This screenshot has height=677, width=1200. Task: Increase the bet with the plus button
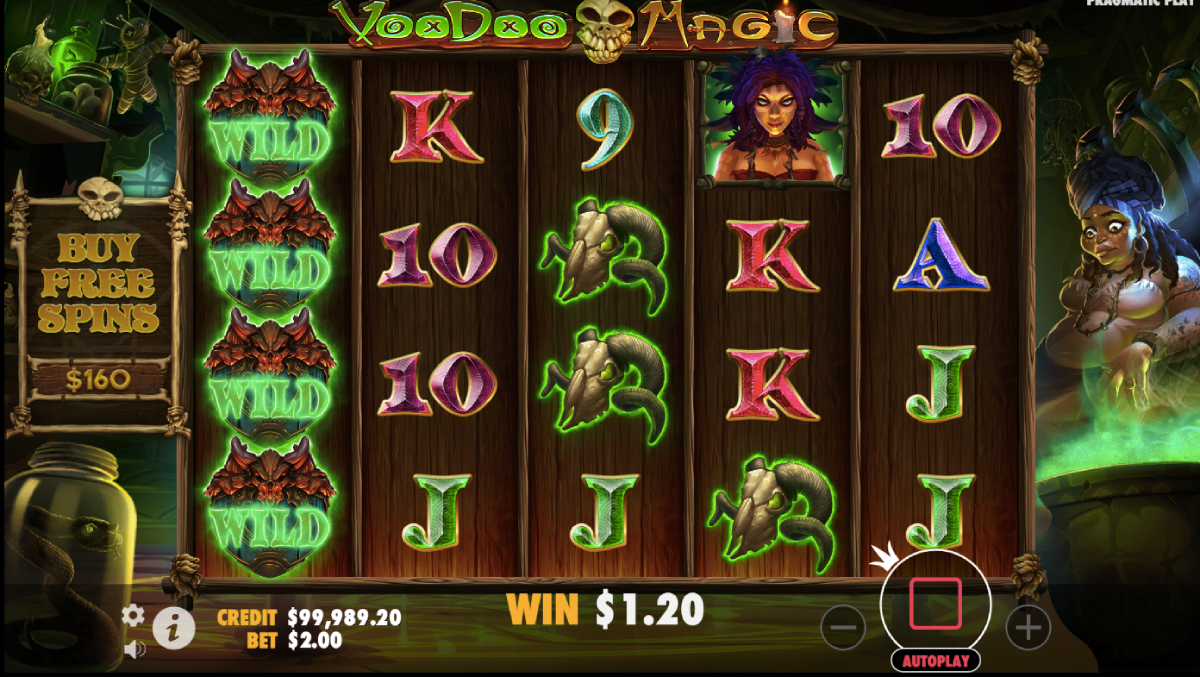pos(1027,627)
